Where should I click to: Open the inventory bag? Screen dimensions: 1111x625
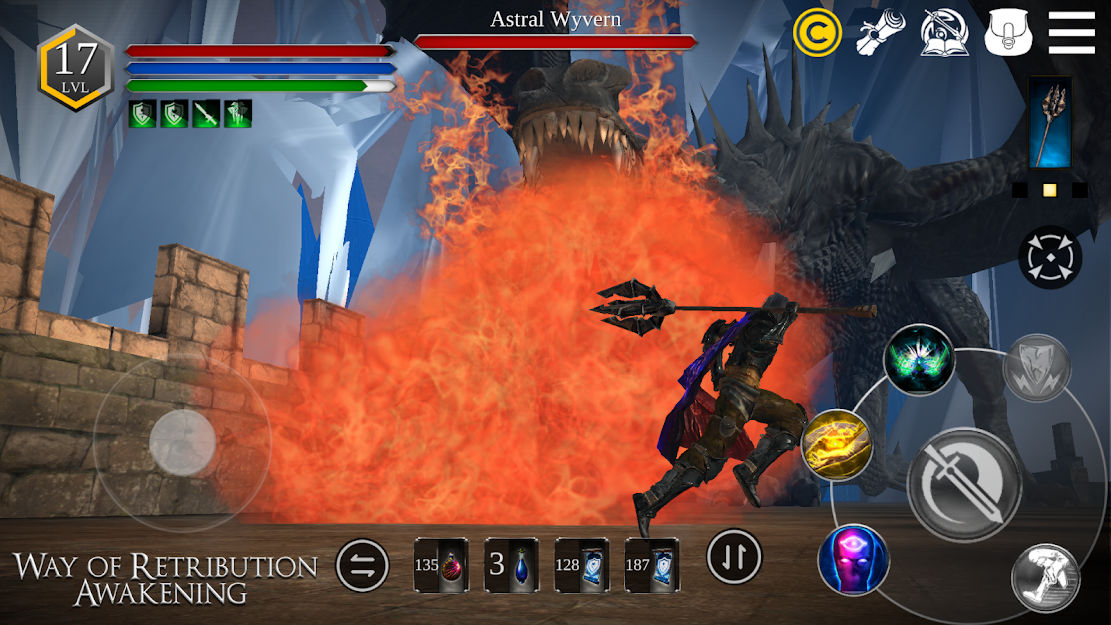click(1007, 33)
